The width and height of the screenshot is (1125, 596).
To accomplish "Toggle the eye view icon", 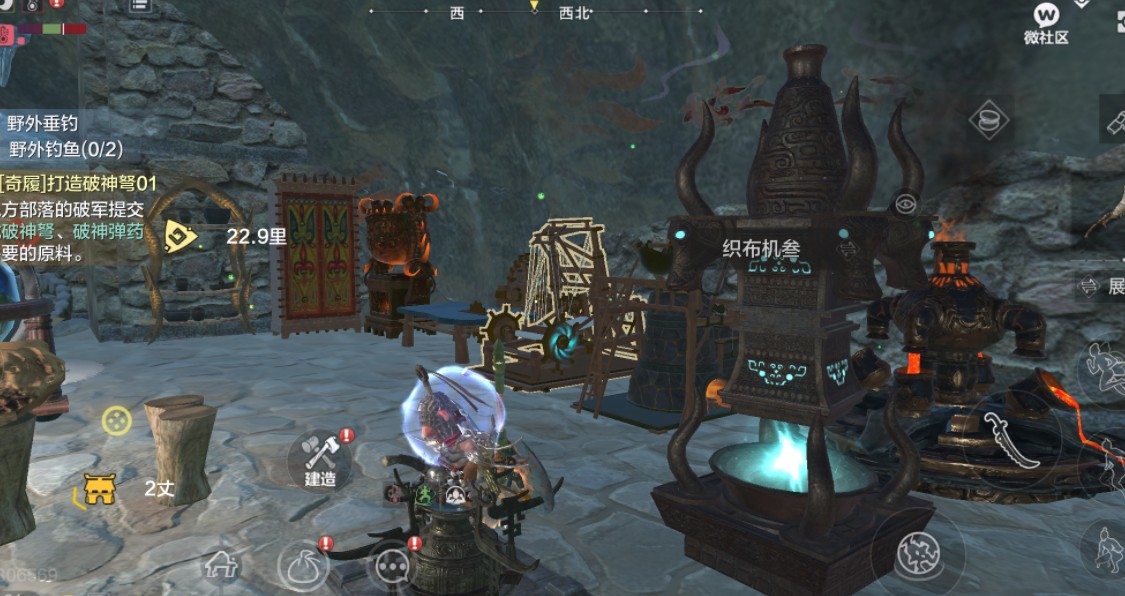I will pos(906,204).
